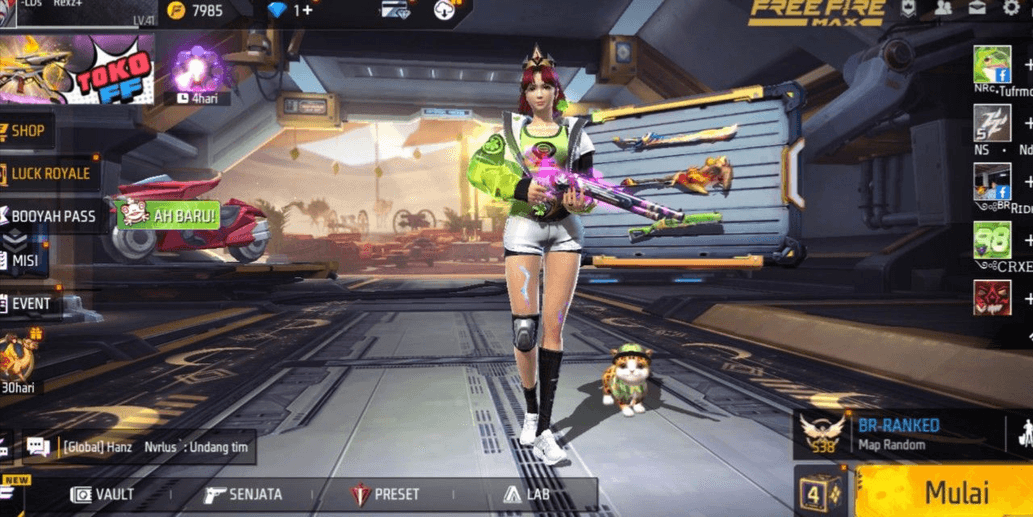
Task: Open the Booyah Pass menu
Action: point(53,215)
